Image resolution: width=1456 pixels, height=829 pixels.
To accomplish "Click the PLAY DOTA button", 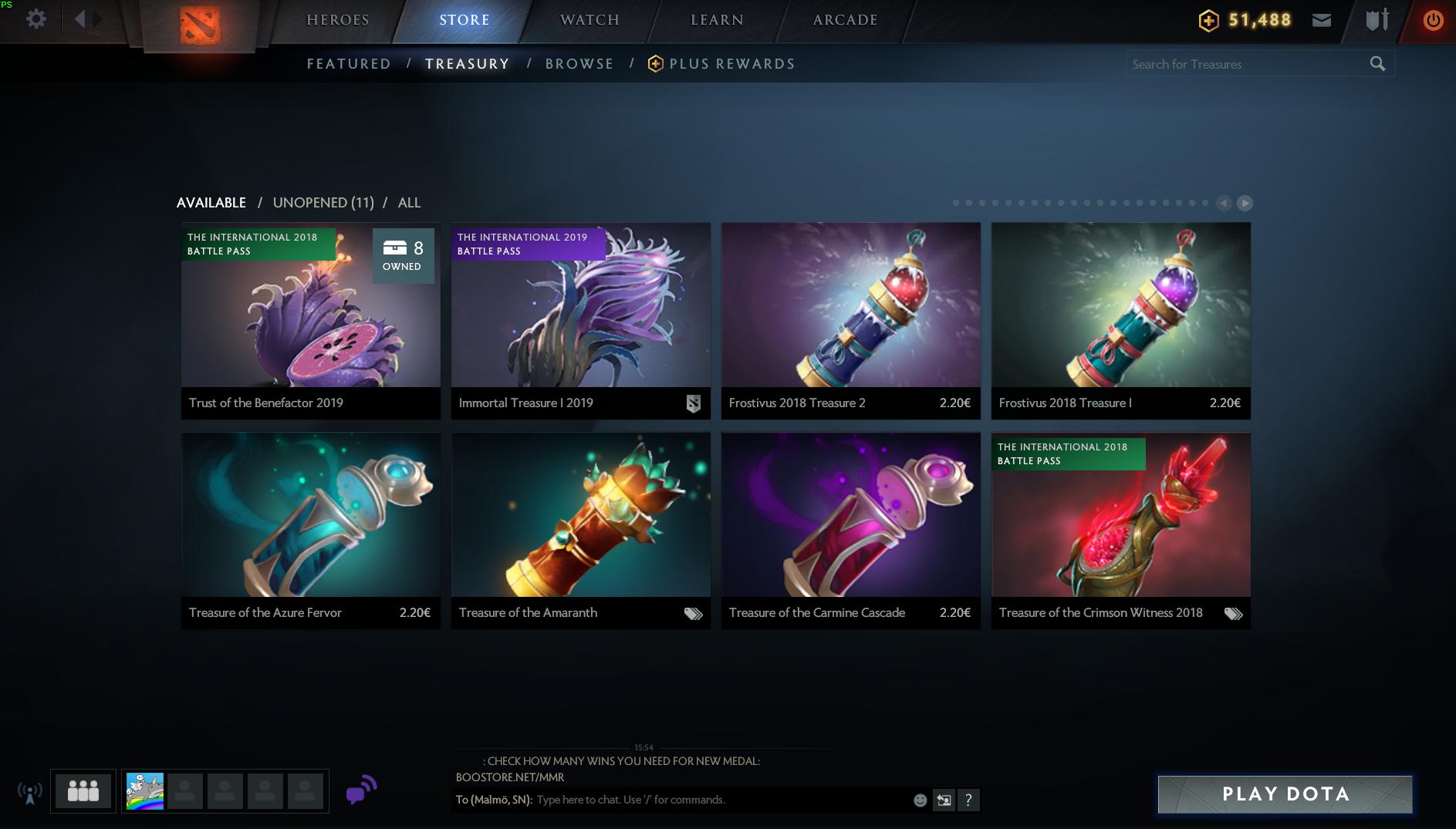I will [1283, 794].
